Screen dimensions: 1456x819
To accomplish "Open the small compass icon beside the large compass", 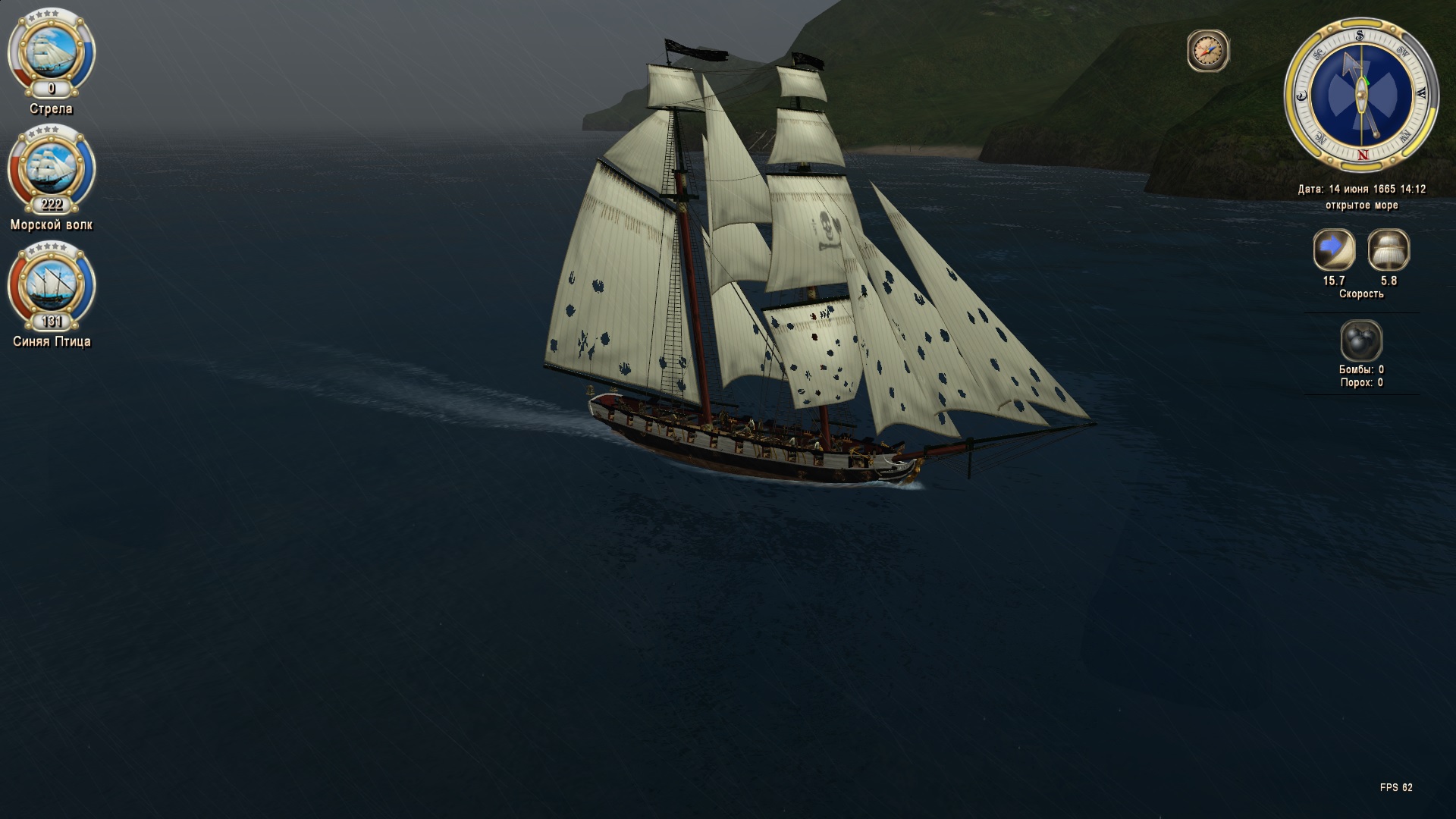I will point(1207,52).
